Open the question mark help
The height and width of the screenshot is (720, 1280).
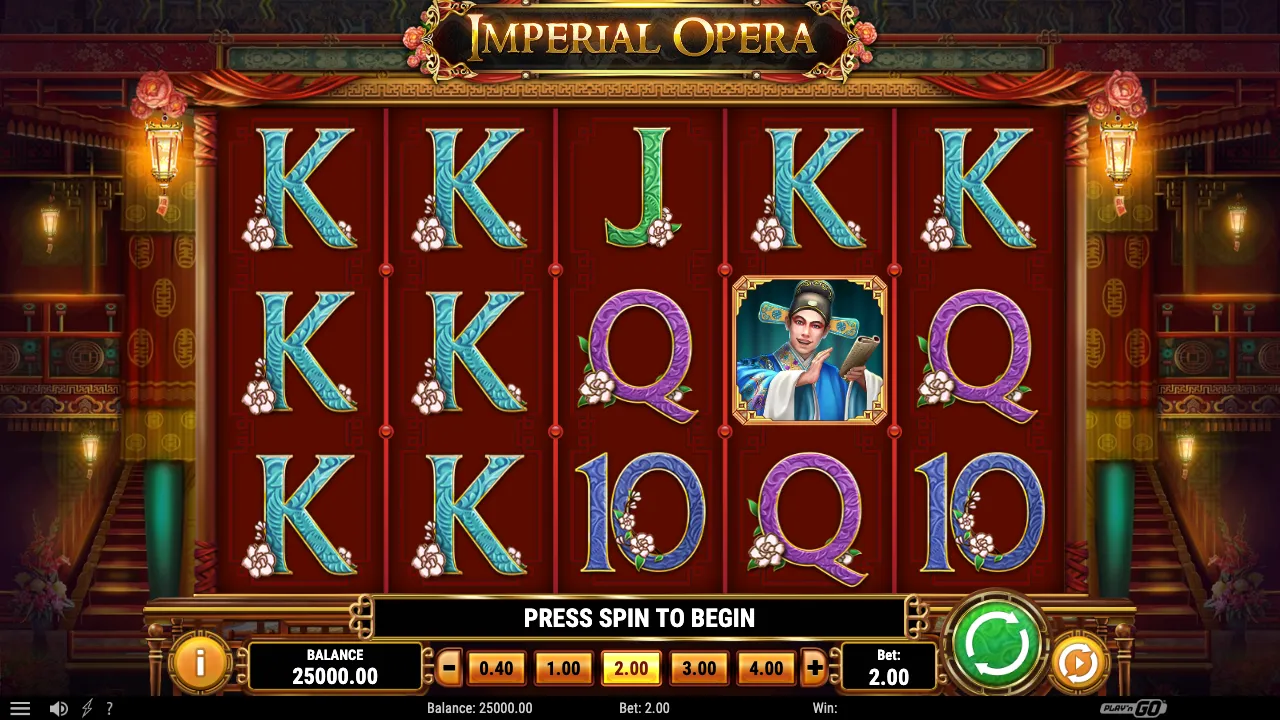coord(109,708)
